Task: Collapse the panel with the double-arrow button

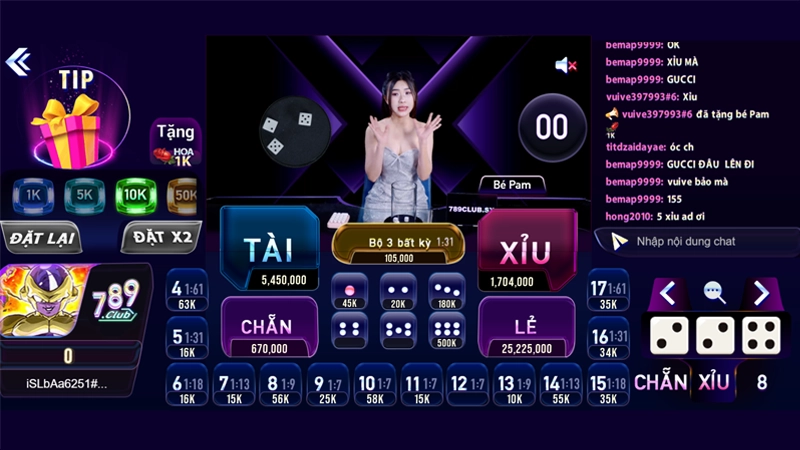Action: (18, 62)
